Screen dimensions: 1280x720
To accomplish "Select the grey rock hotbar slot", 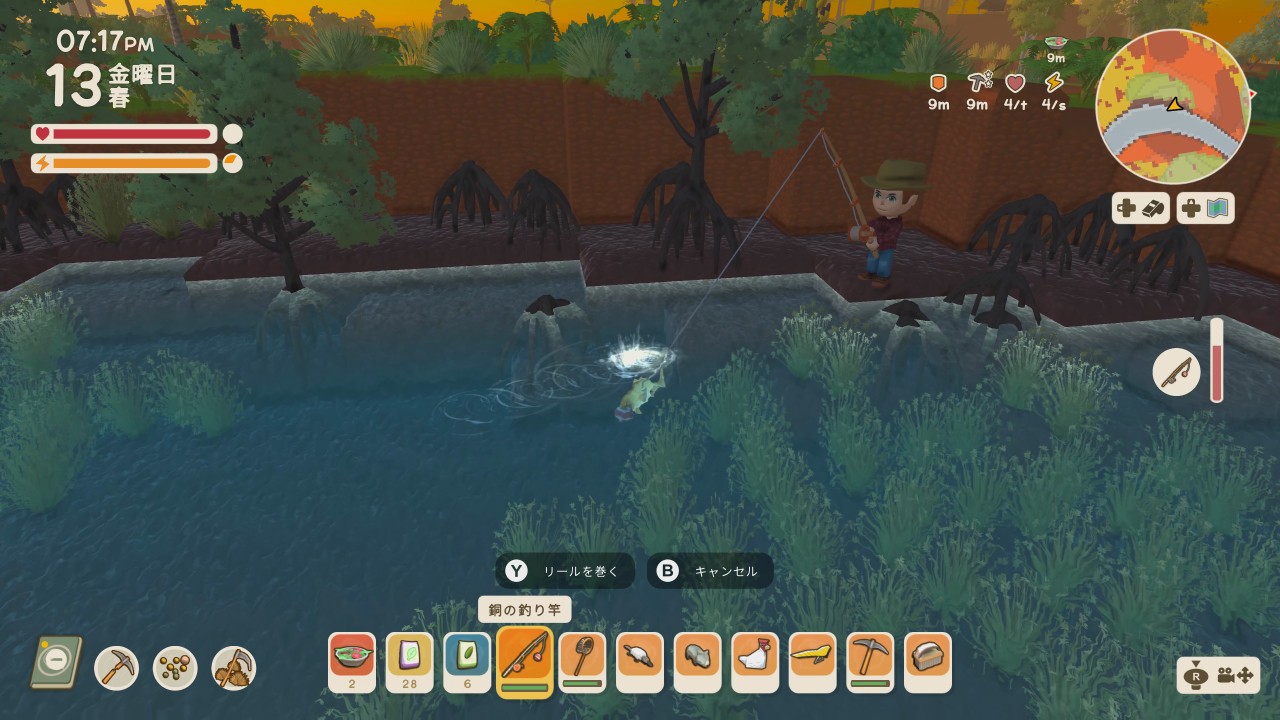I will pos(697,662).
